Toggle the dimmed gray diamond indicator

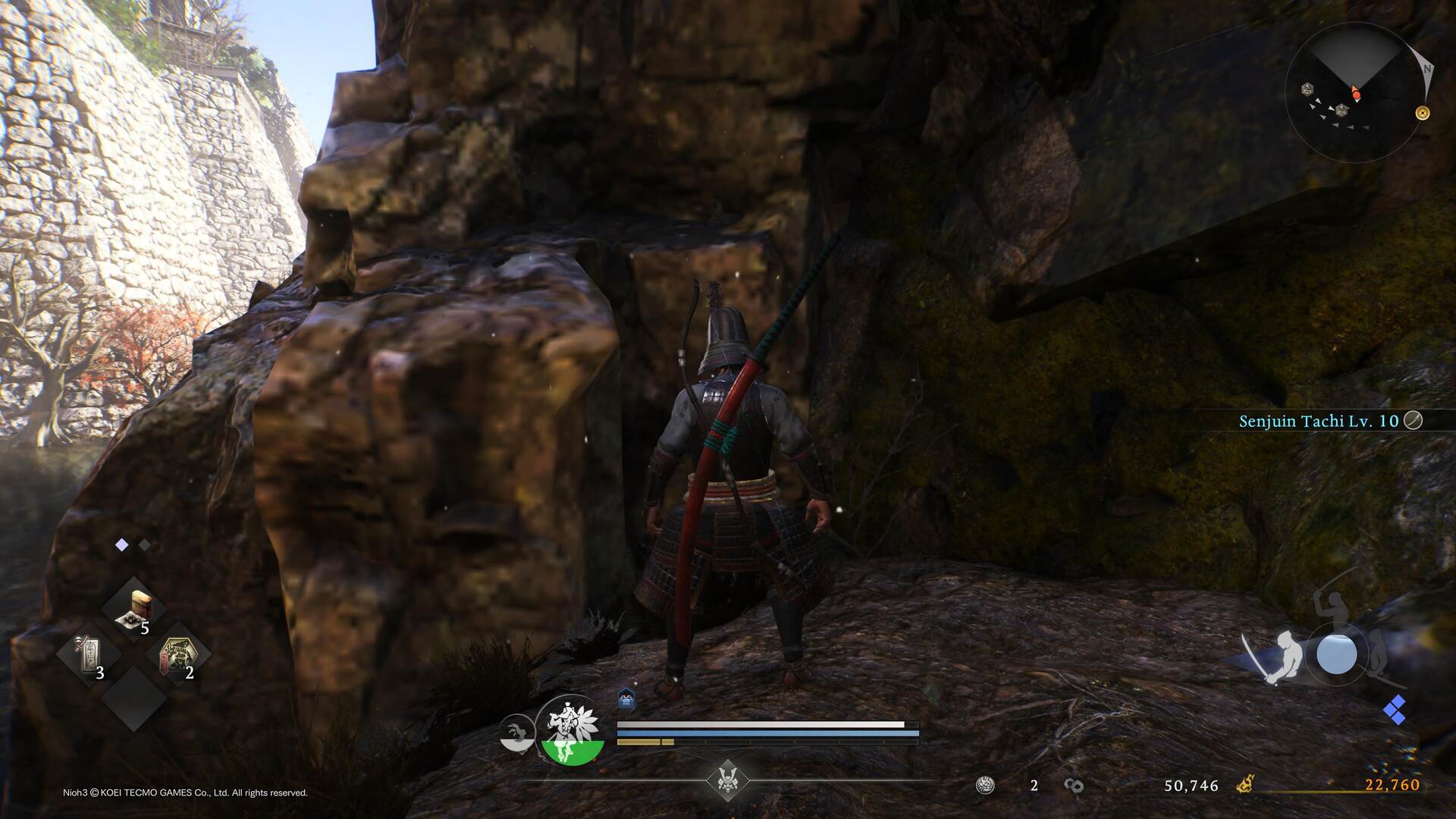pos(146,544)
